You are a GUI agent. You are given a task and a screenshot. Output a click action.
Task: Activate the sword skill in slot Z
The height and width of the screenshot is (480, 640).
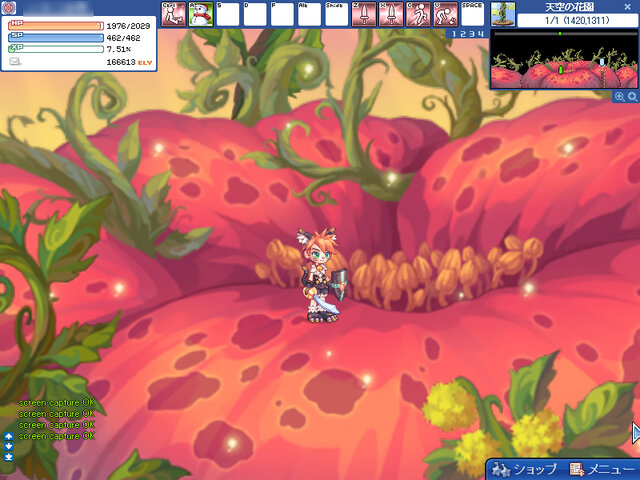tap(364, 14)
